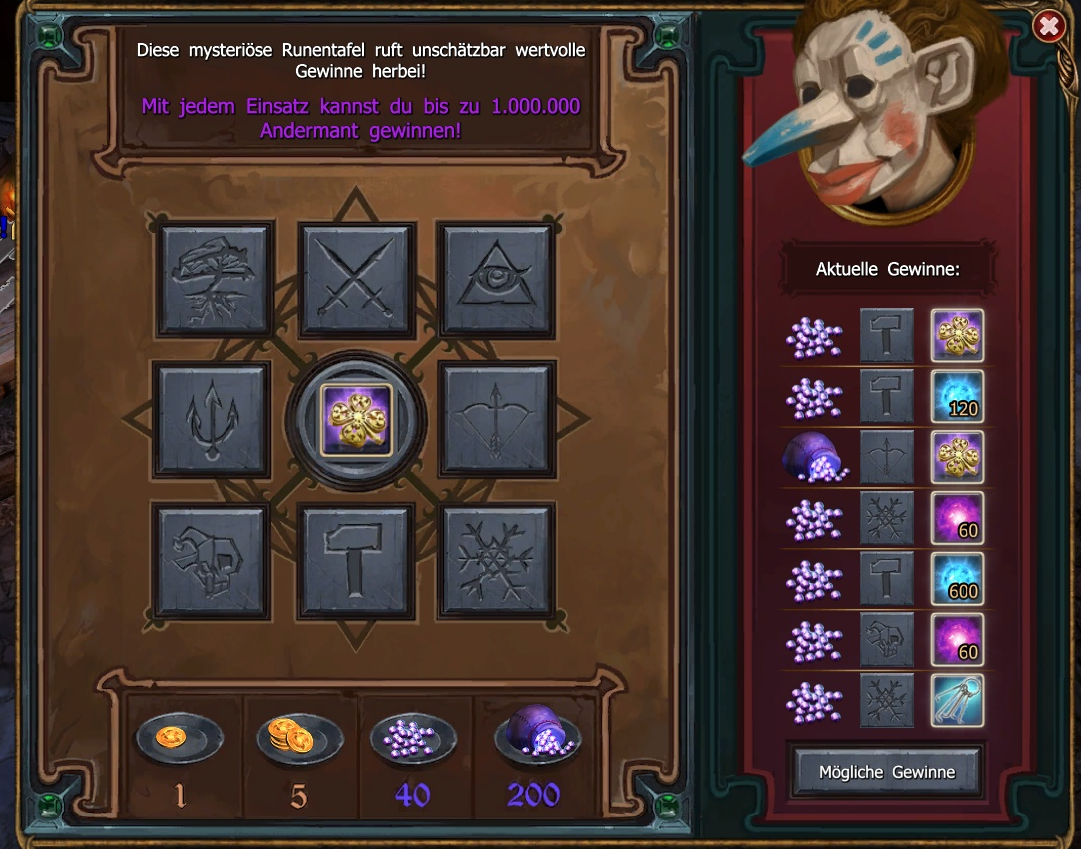Close the rune tablet window
The width and height of the screenshot is (1081, 849).
tap(1049, 26)
